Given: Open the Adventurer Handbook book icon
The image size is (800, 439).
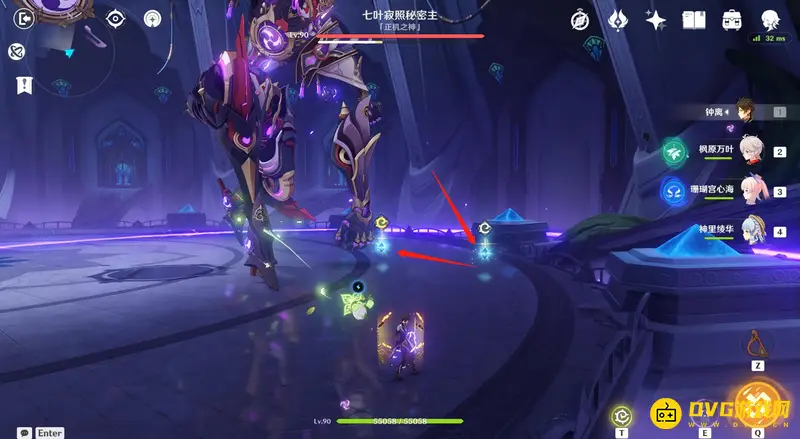Looking at the screenshot, I should 694,19.
